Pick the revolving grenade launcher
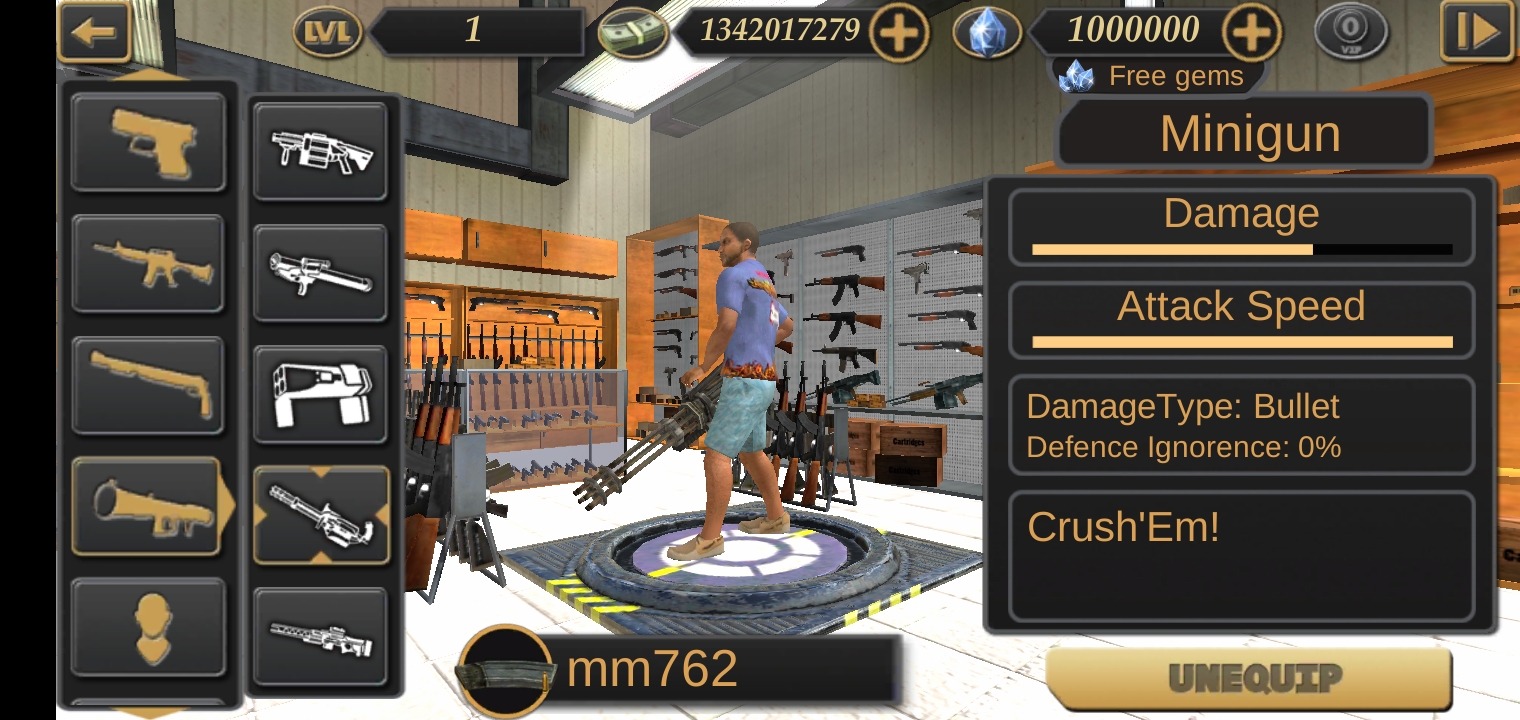The width and height of the screenshot is (1520, 720). click(x=320, y=151)
